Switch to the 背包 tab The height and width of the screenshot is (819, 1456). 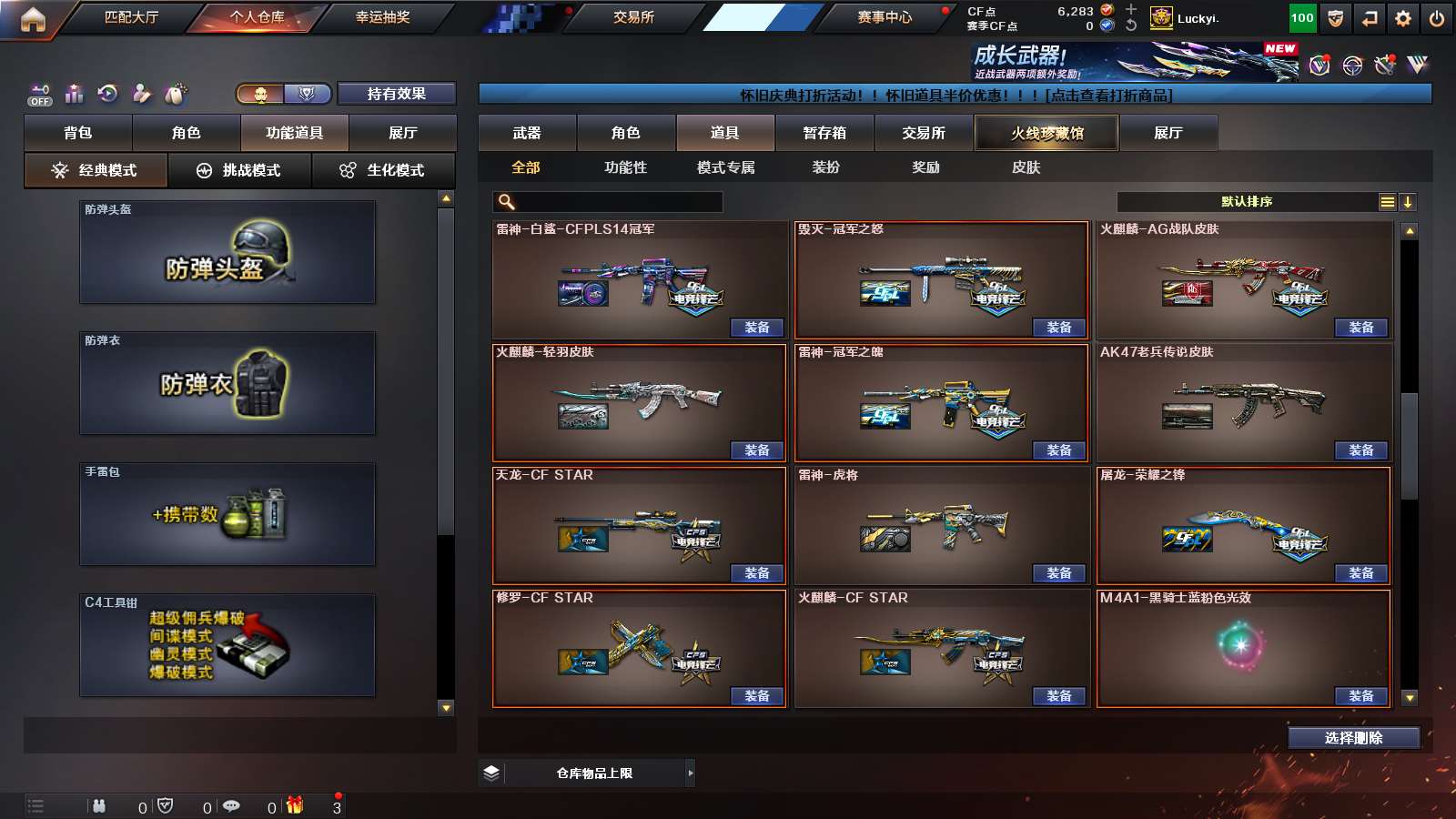click(x=78, y=133)
